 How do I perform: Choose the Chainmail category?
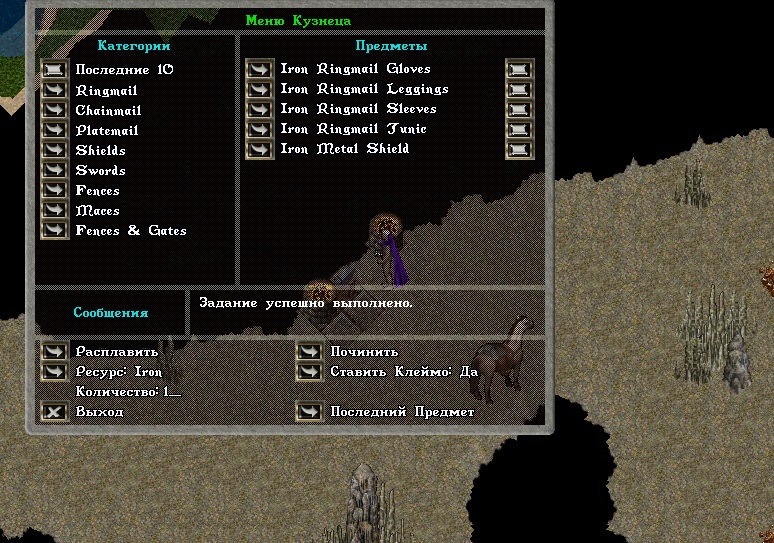(54, 110)
